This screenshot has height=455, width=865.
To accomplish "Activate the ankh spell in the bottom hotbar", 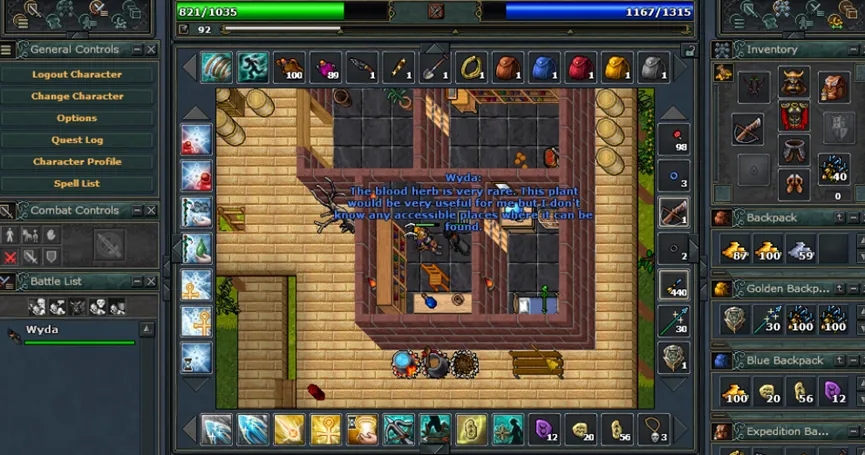I will point(325,429).
